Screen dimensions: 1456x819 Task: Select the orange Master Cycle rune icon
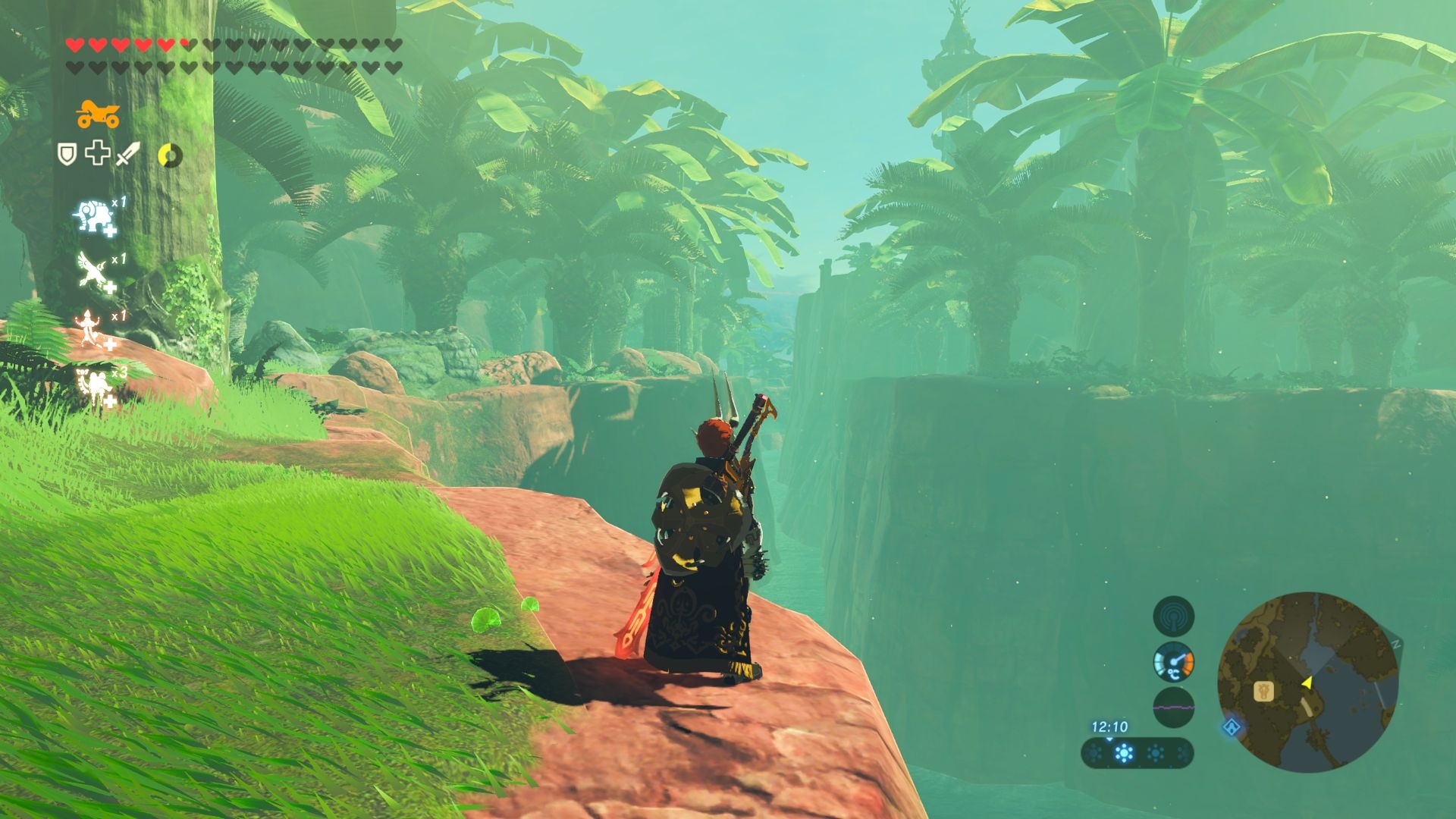(x=98, y=115)
